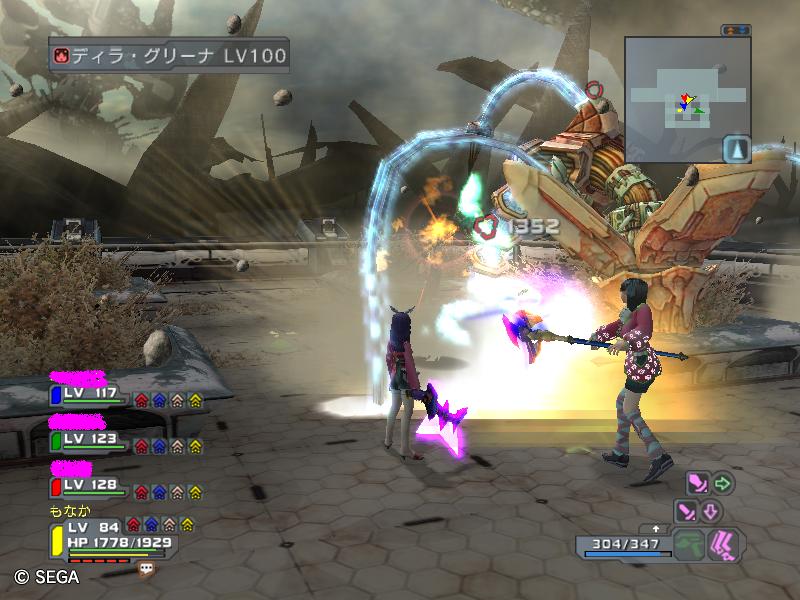800x600 pixels.
Task: Click the dimmed green action icon
Action: (x=688, y=545)
